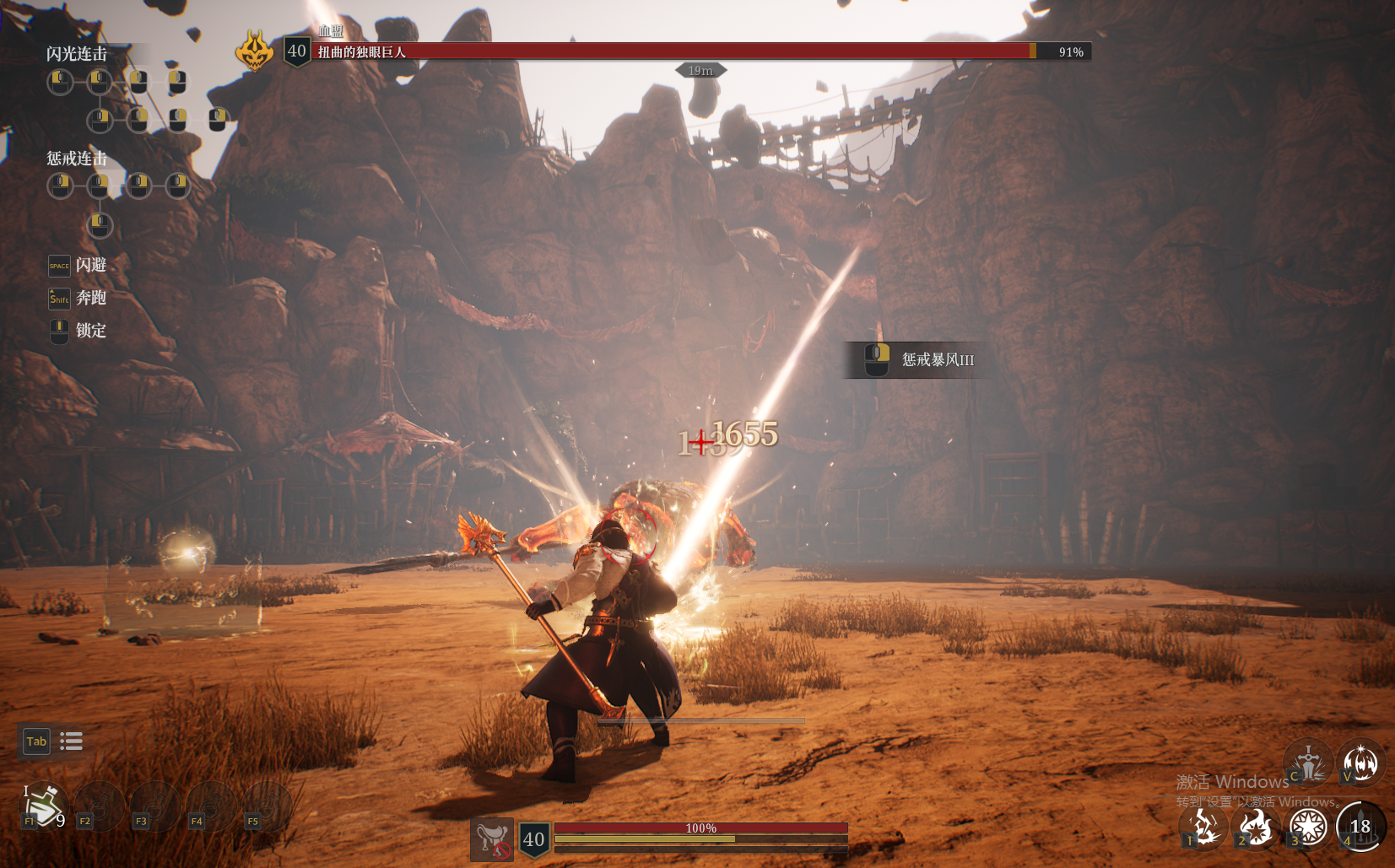Viewport: 1395px width, 868px height.
Task: Activate the lightning strike skill in slot 1
Action: click(1203, 827)
